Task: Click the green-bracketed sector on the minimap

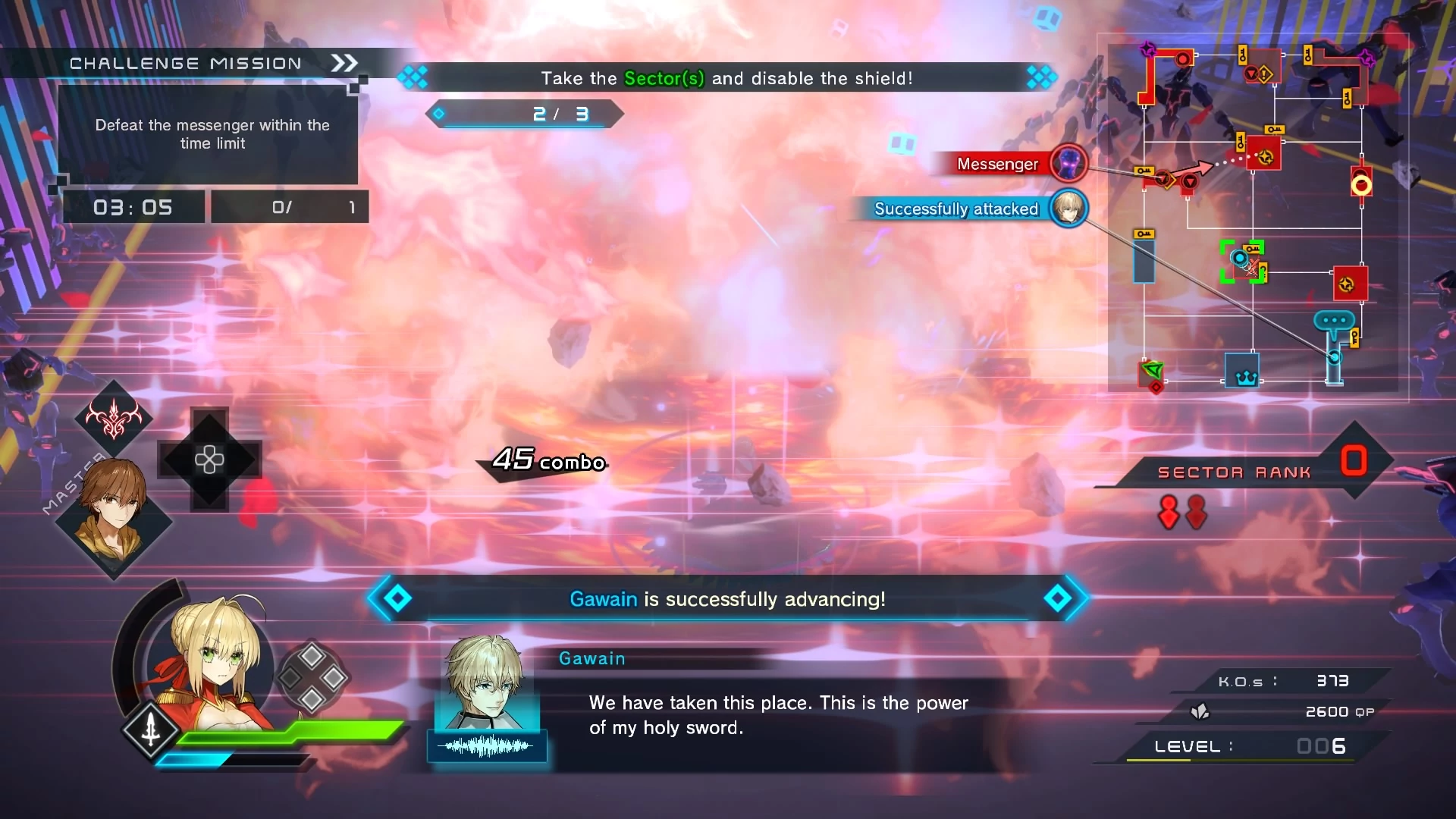Action: pos(1242,262)
